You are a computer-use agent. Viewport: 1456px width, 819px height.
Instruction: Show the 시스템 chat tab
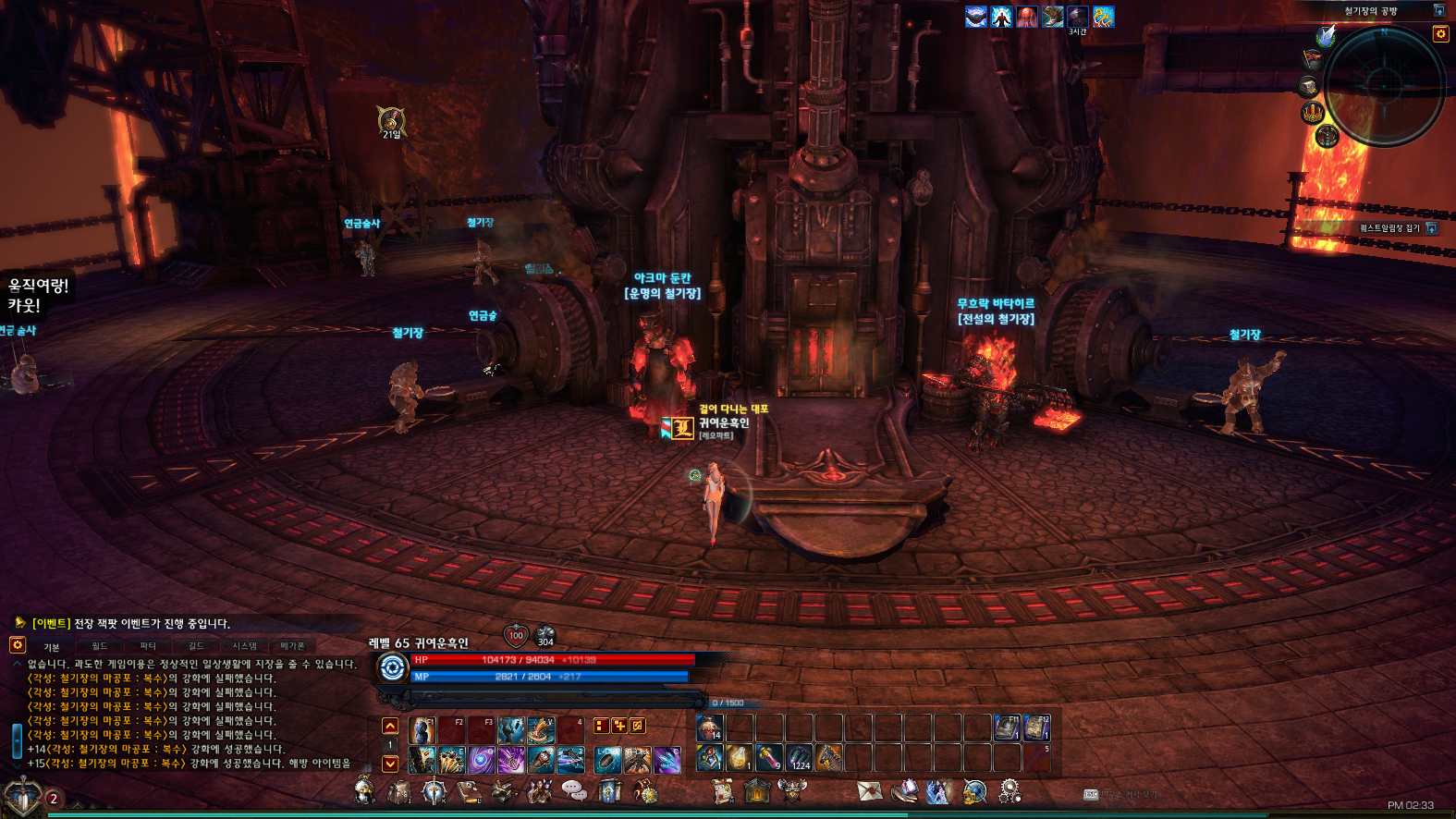[x=244, y=646]
